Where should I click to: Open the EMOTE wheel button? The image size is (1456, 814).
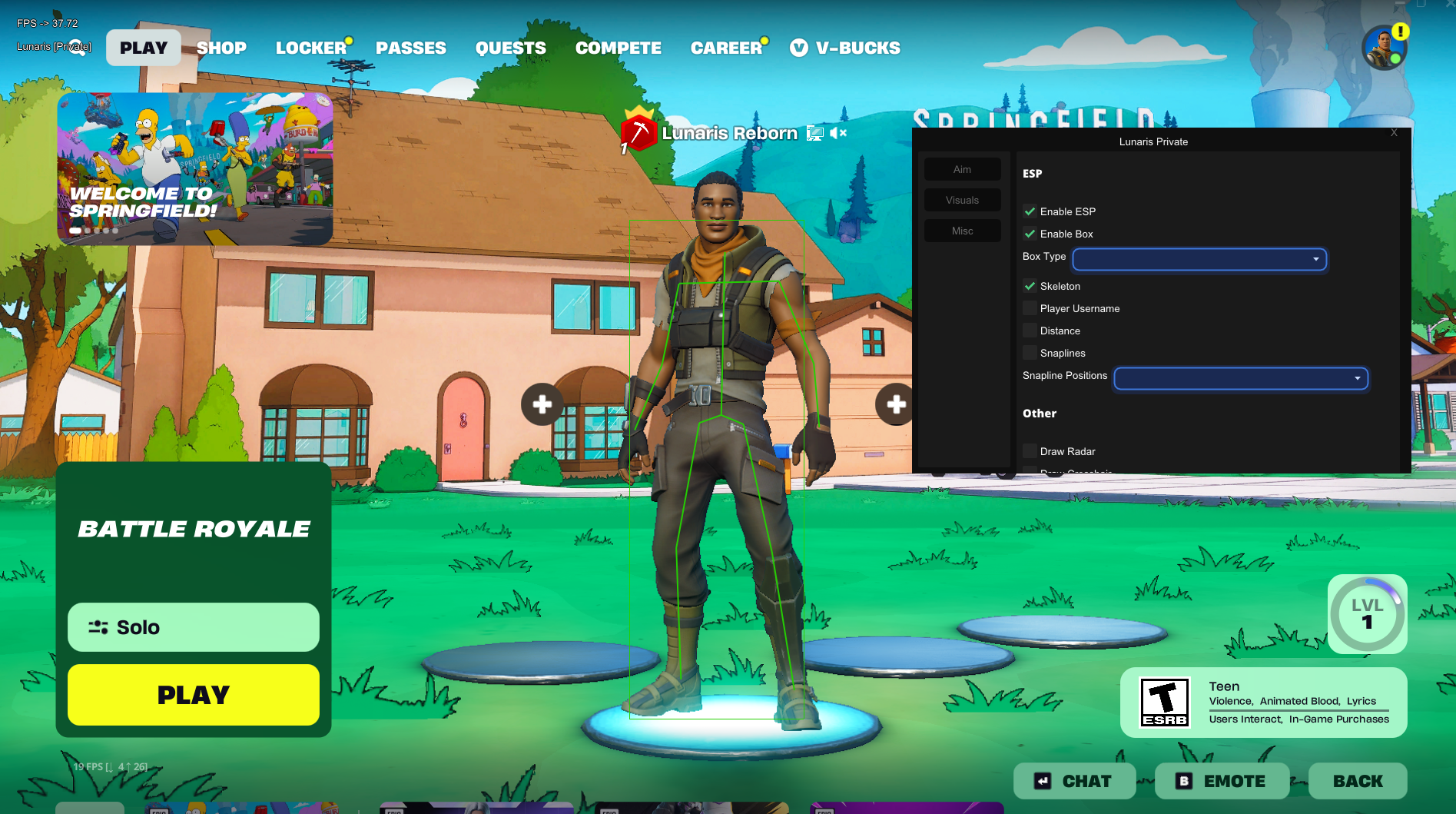[1222, 781]
